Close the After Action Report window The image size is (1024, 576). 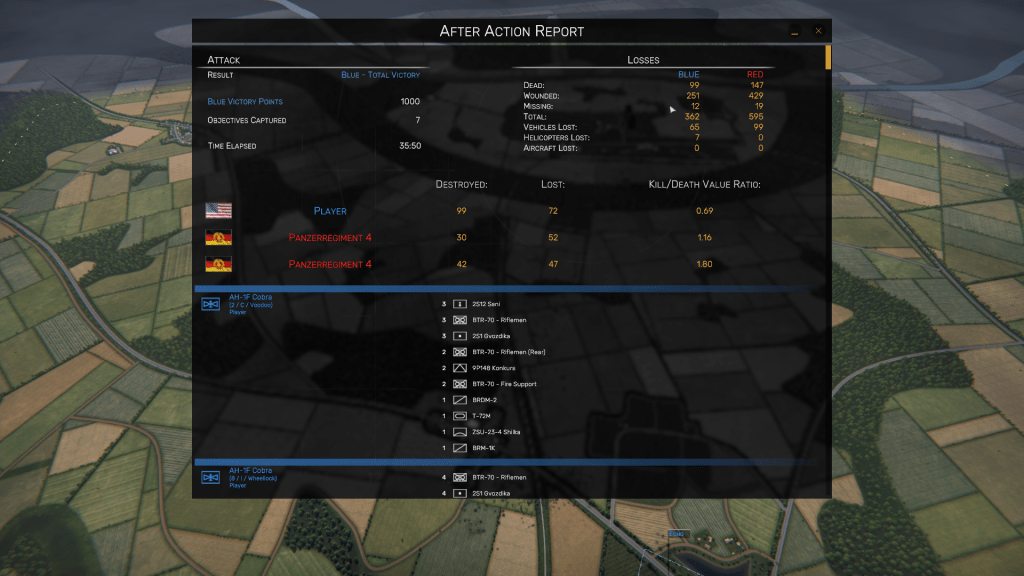pos(818,31)
